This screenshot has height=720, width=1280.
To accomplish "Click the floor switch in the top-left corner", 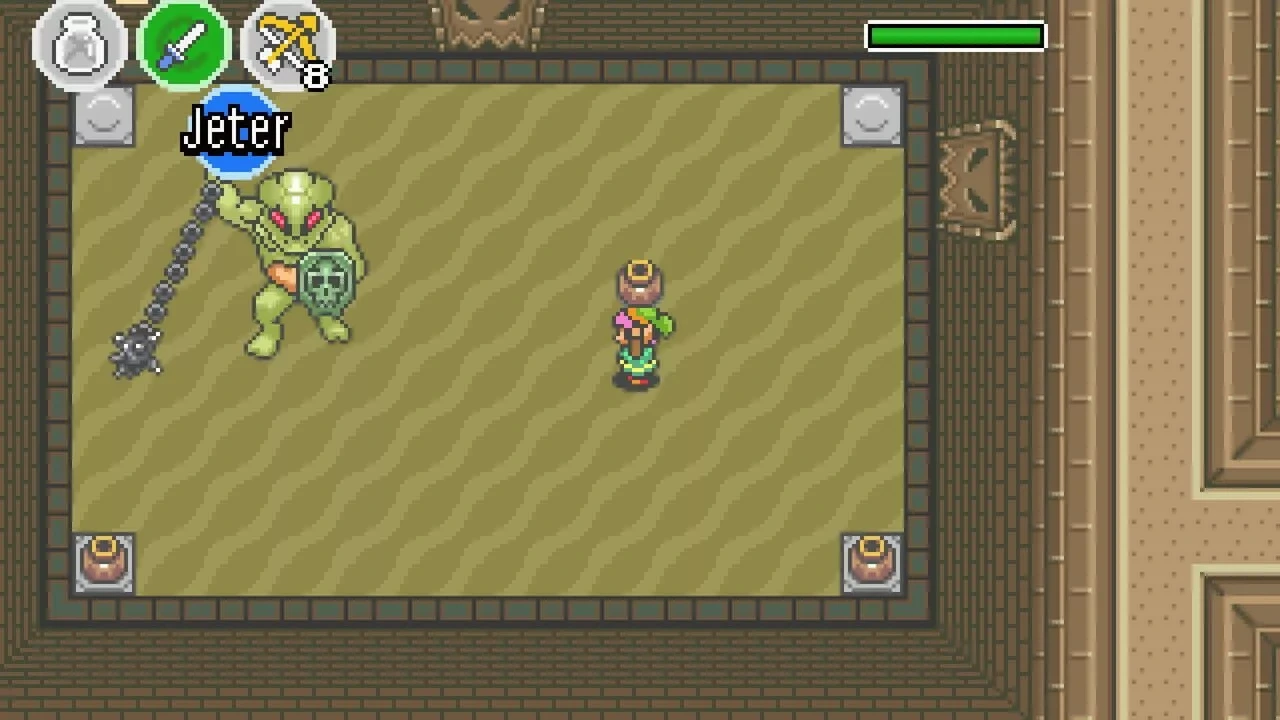I will [104, 115].
